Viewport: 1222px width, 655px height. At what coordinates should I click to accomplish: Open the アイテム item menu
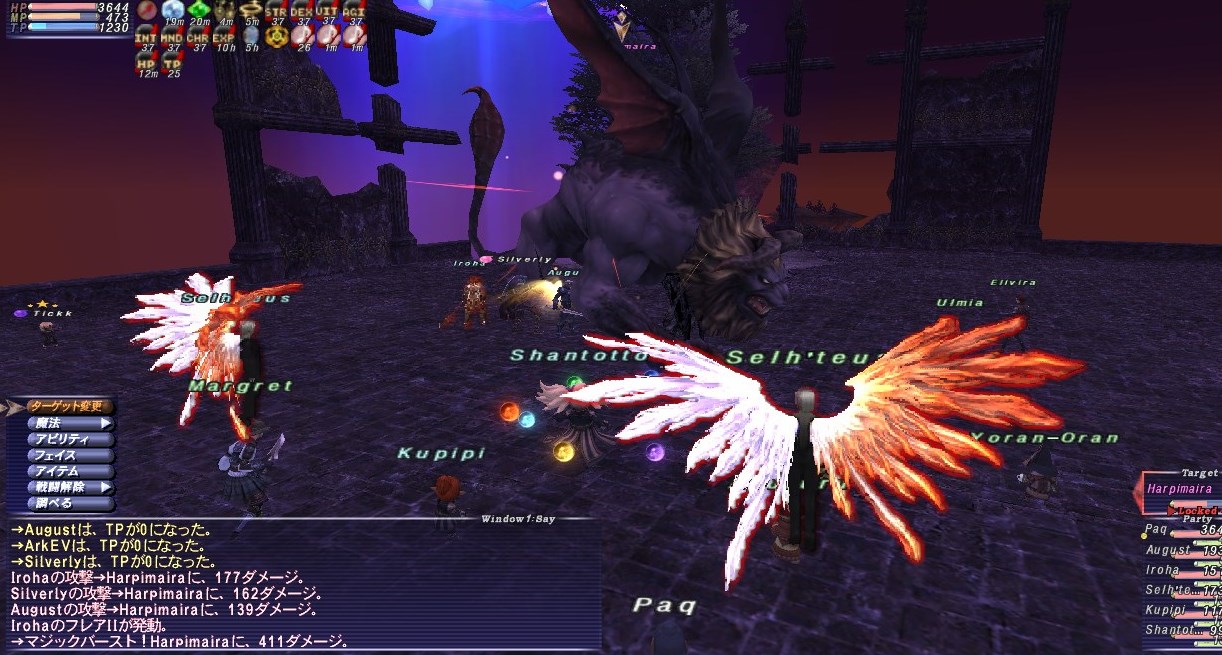tap(68, 471)
